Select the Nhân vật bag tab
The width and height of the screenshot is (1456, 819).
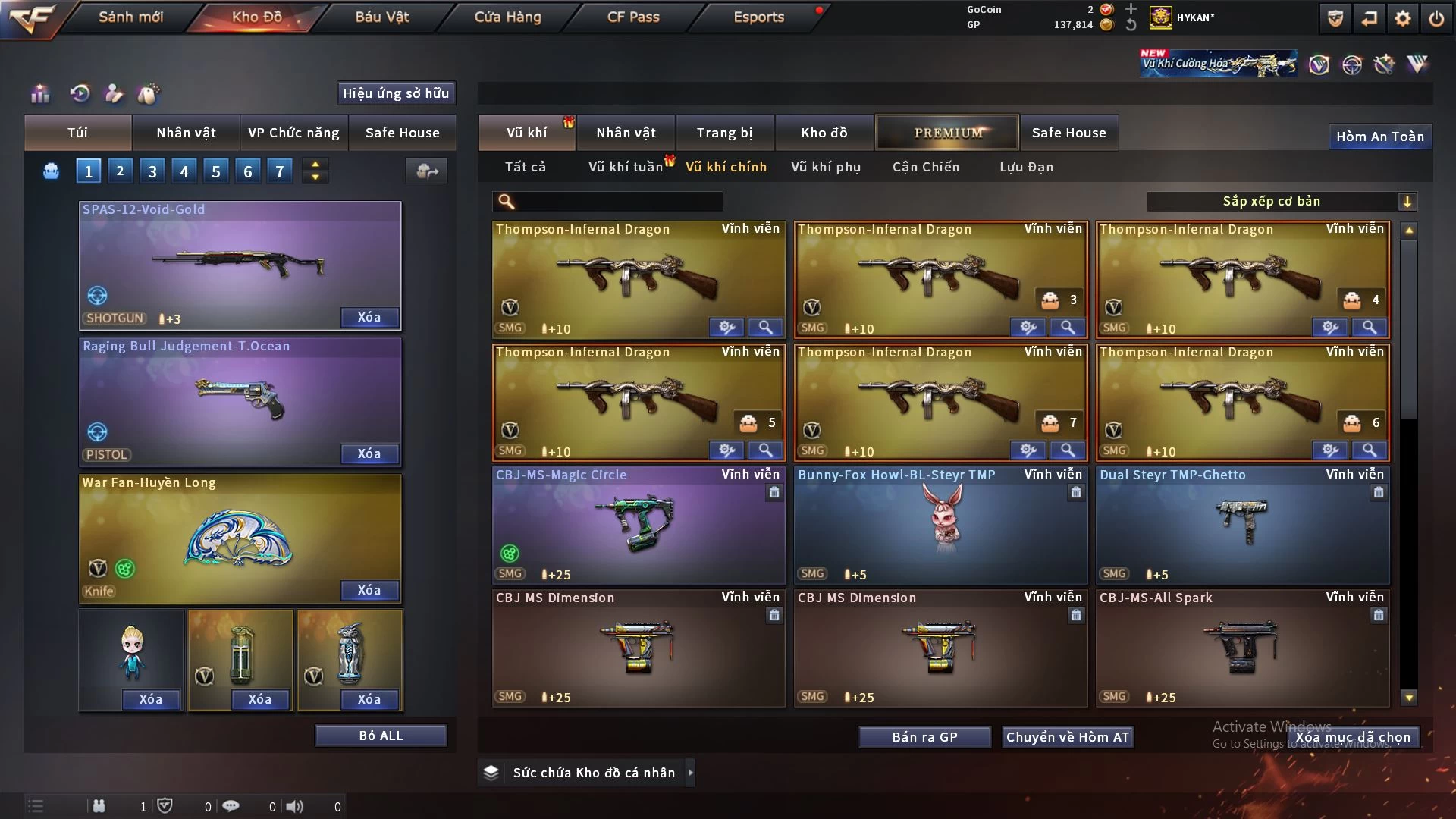point(186,133)
